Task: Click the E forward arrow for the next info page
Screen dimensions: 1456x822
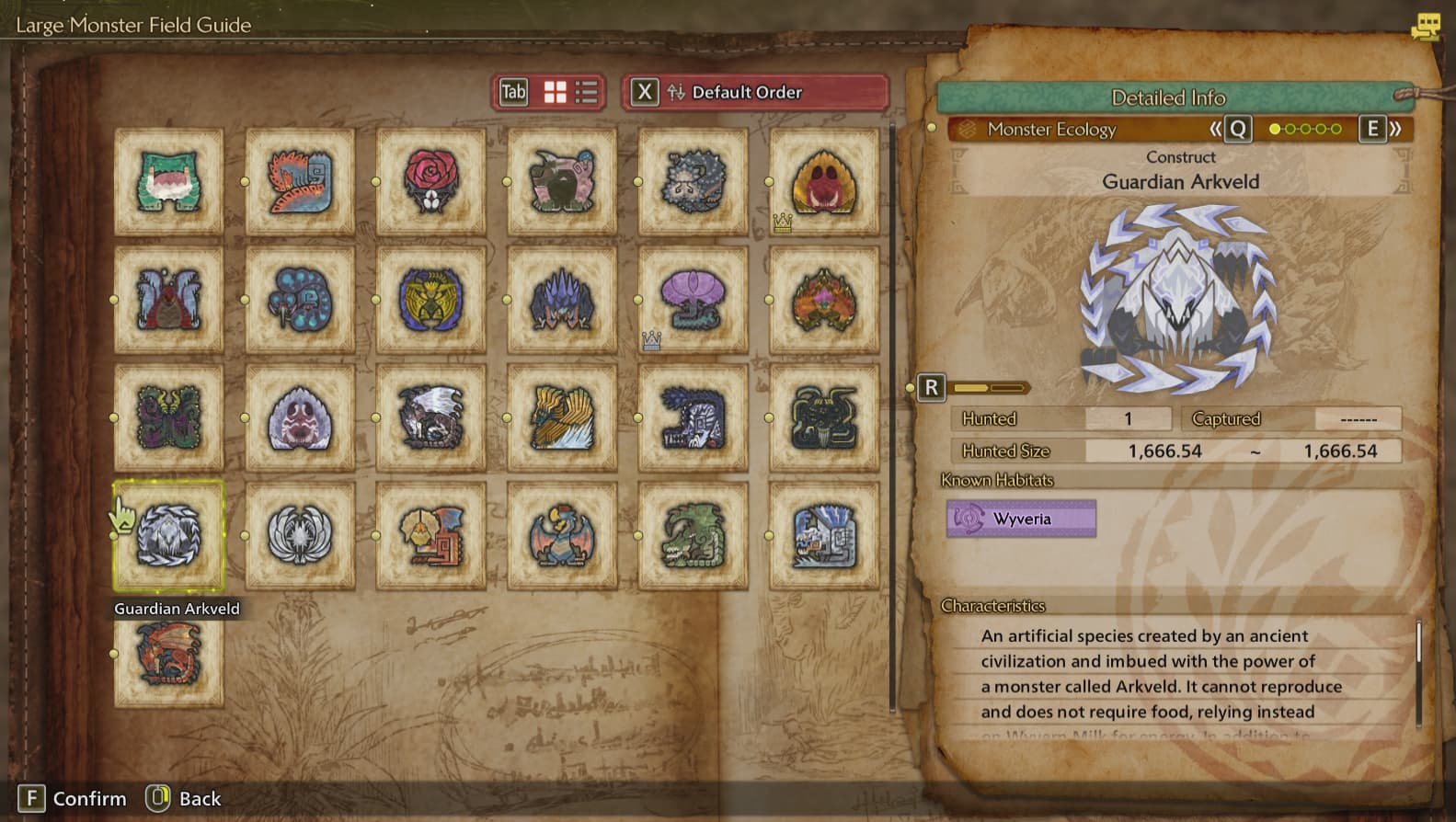Action: [x=1374, y=130]
